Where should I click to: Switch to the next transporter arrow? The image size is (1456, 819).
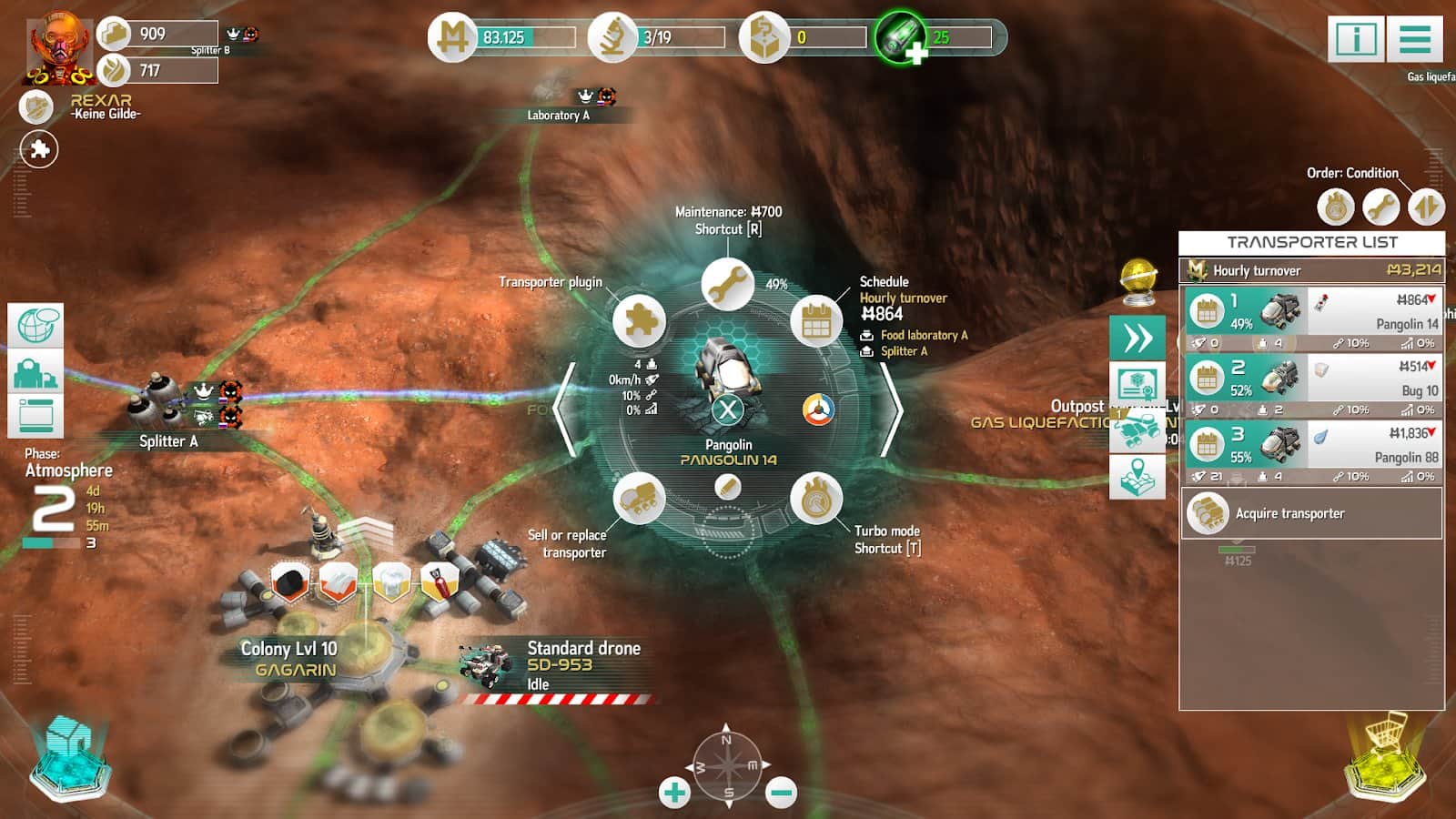890,409
